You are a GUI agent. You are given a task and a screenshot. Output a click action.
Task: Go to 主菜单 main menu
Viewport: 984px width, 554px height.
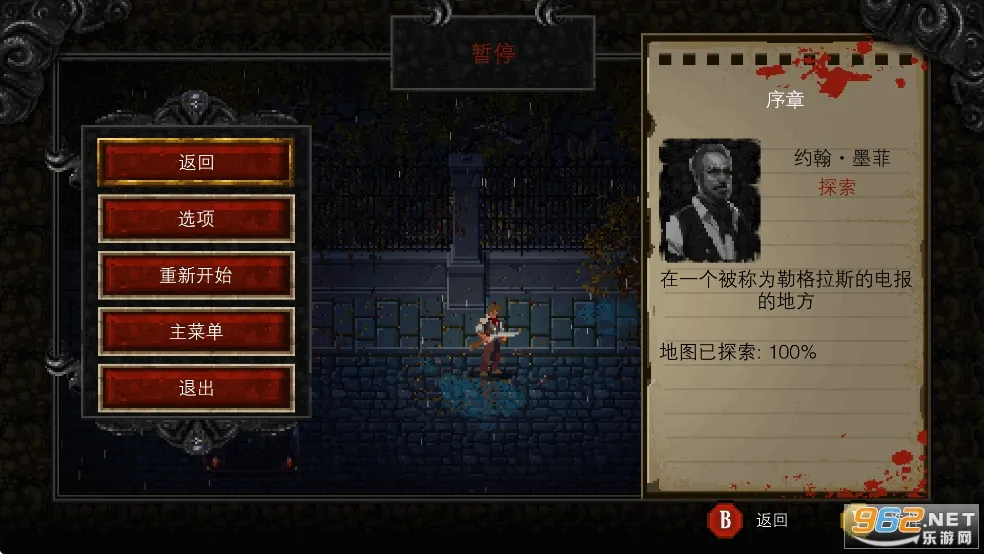click(196, 331)
